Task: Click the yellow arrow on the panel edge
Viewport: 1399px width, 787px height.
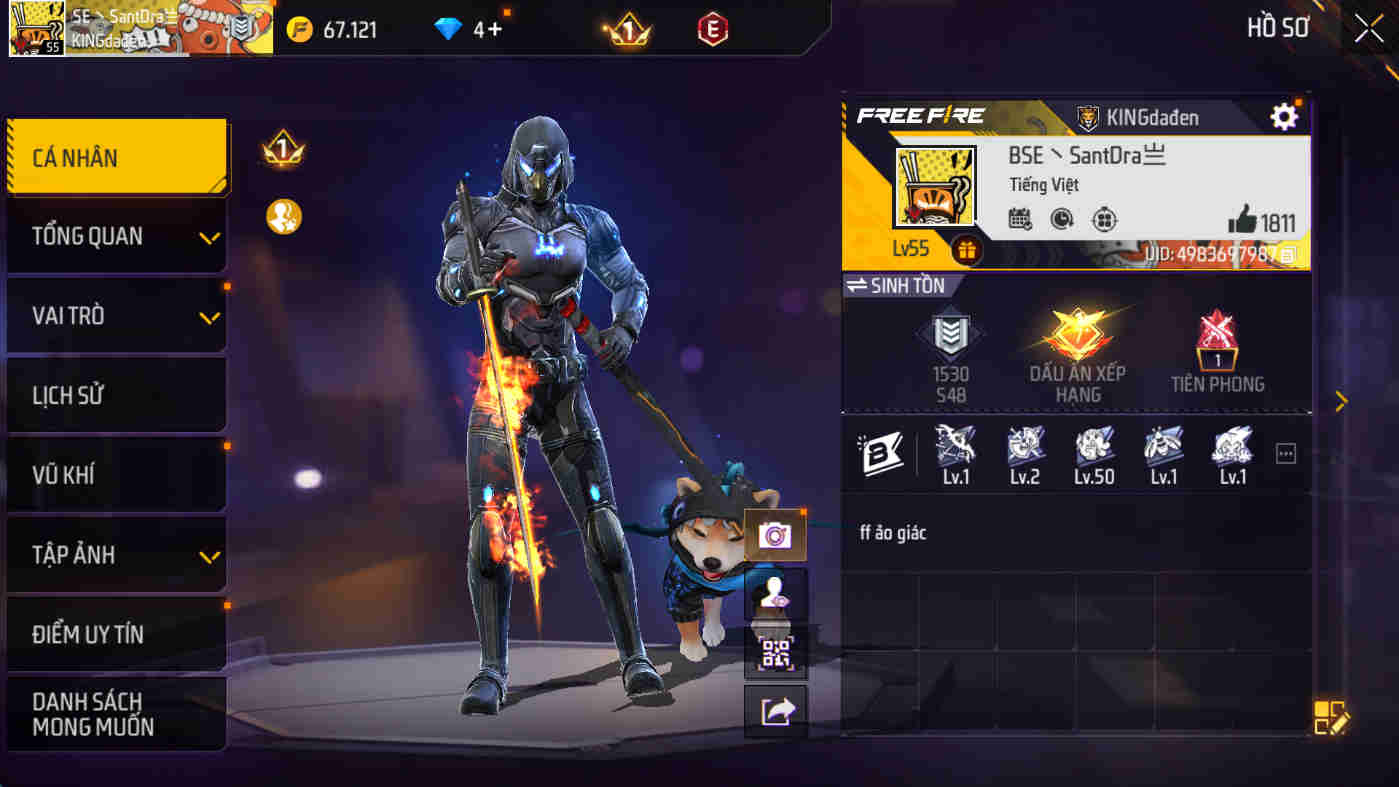Action: [x=1342, y=401]
